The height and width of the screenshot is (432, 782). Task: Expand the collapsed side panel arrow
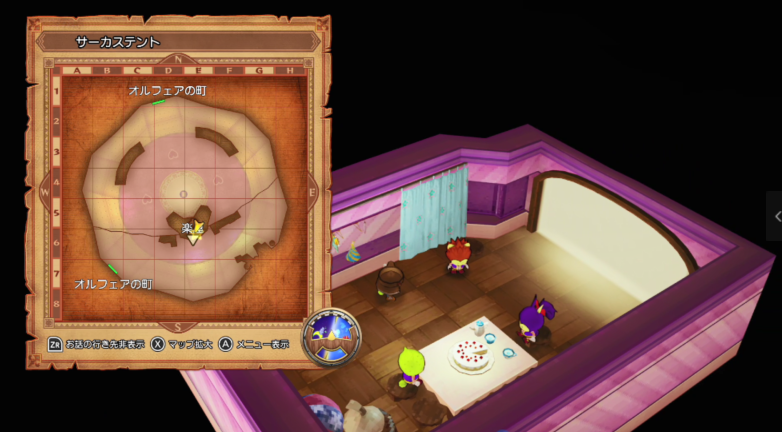[776, 216]
